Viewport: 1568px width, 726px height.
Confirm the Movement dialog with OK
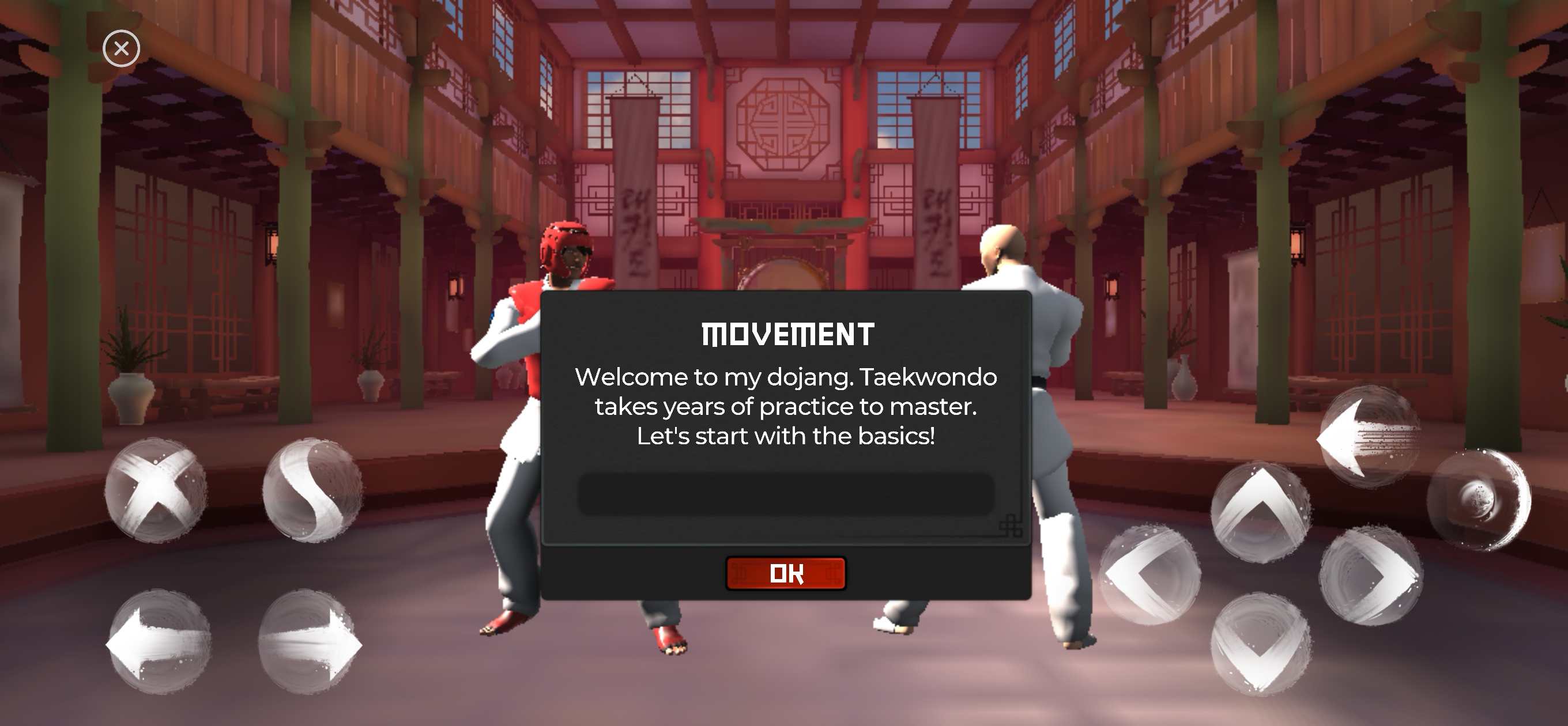click(x=785, y=573)
